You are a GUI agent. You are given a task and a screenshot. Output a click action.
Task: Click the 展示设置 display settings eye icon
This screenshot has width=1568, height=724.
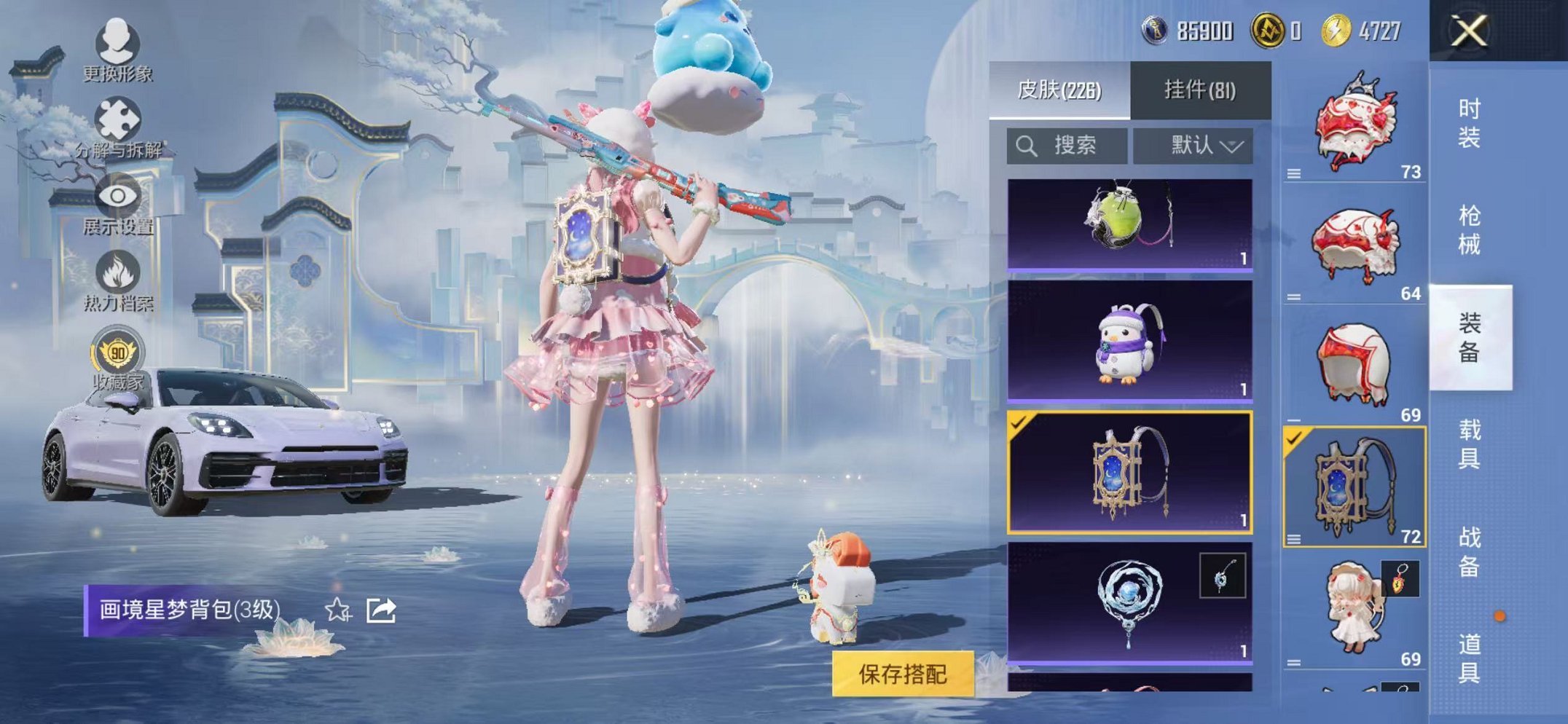(x=119, y=195)
